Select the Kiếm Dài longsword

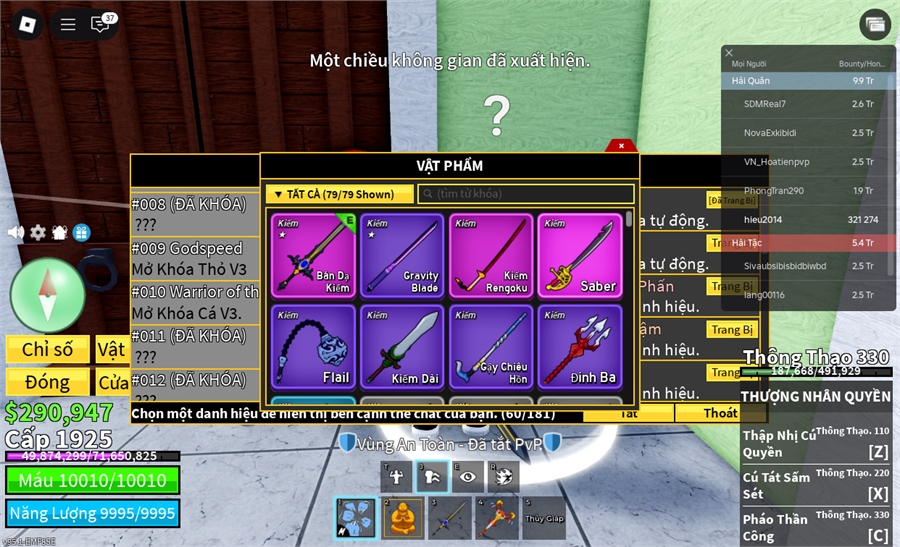(402, 347)
